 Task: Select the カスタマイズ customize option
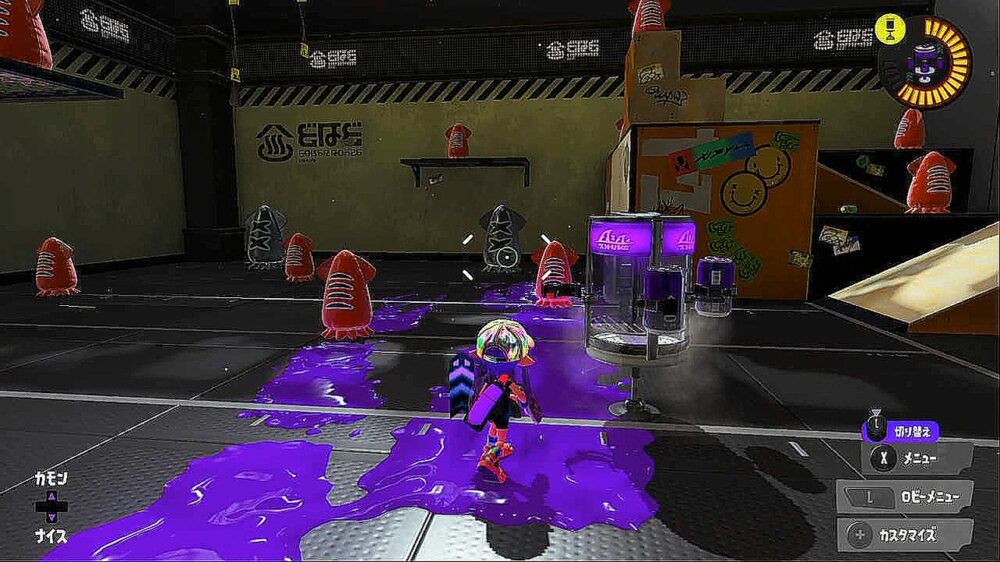[904, 534]
